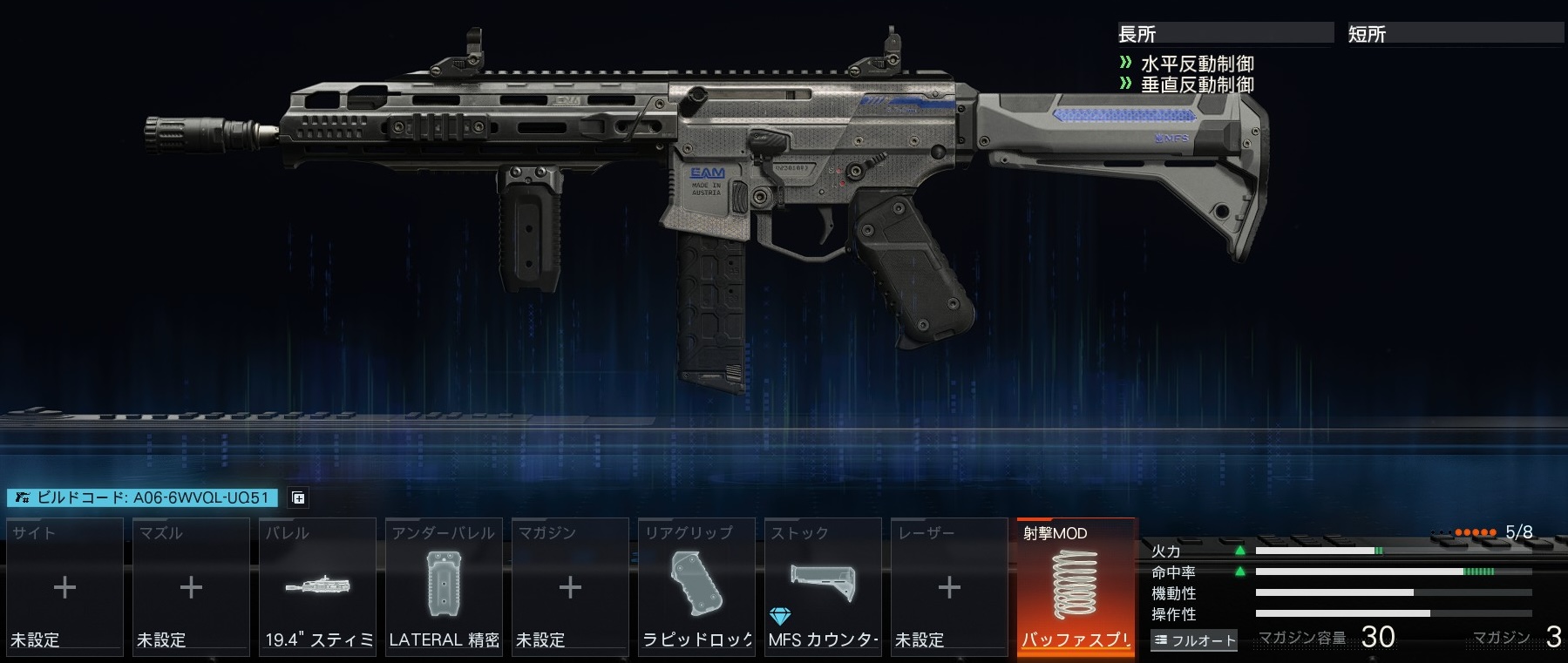Select the バレル 19.4" barrel slot
Image resolution: width=1568 pixels, height=663 pixels.
pyautogui.click(x=317, y=586)
